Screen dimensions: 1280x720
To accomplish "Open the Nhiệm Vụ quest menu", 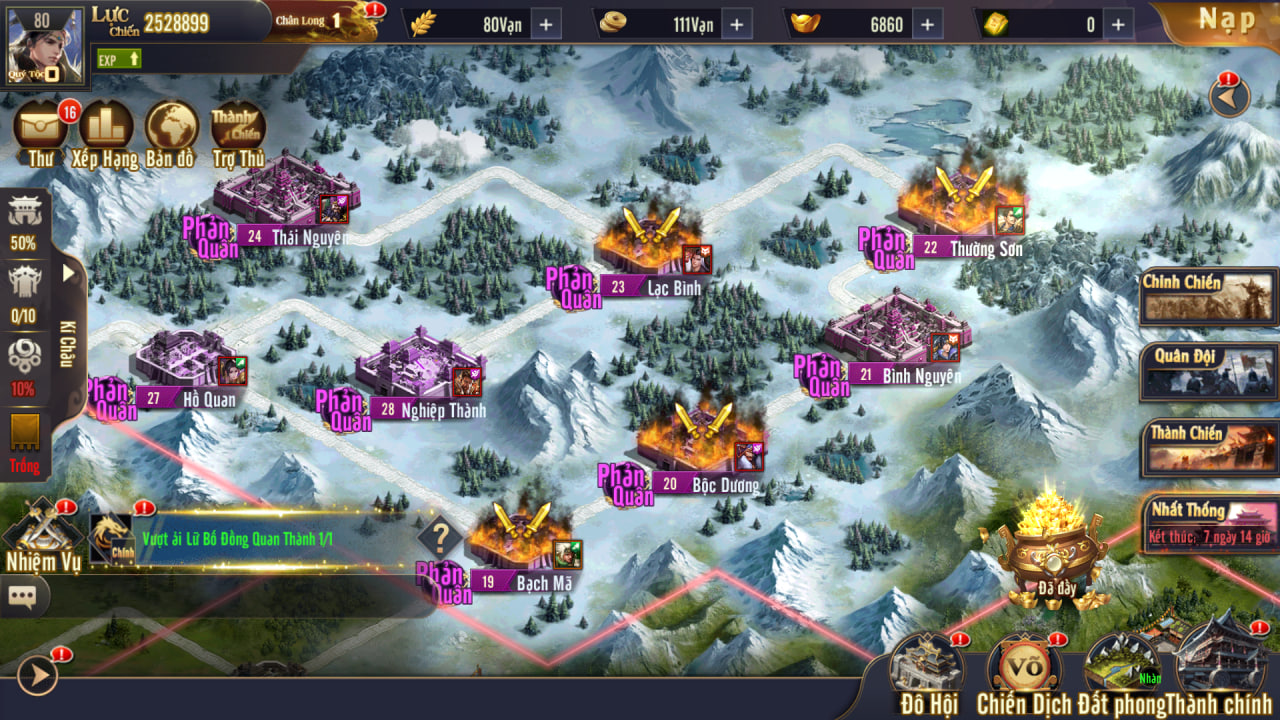I will click(43, 535).
